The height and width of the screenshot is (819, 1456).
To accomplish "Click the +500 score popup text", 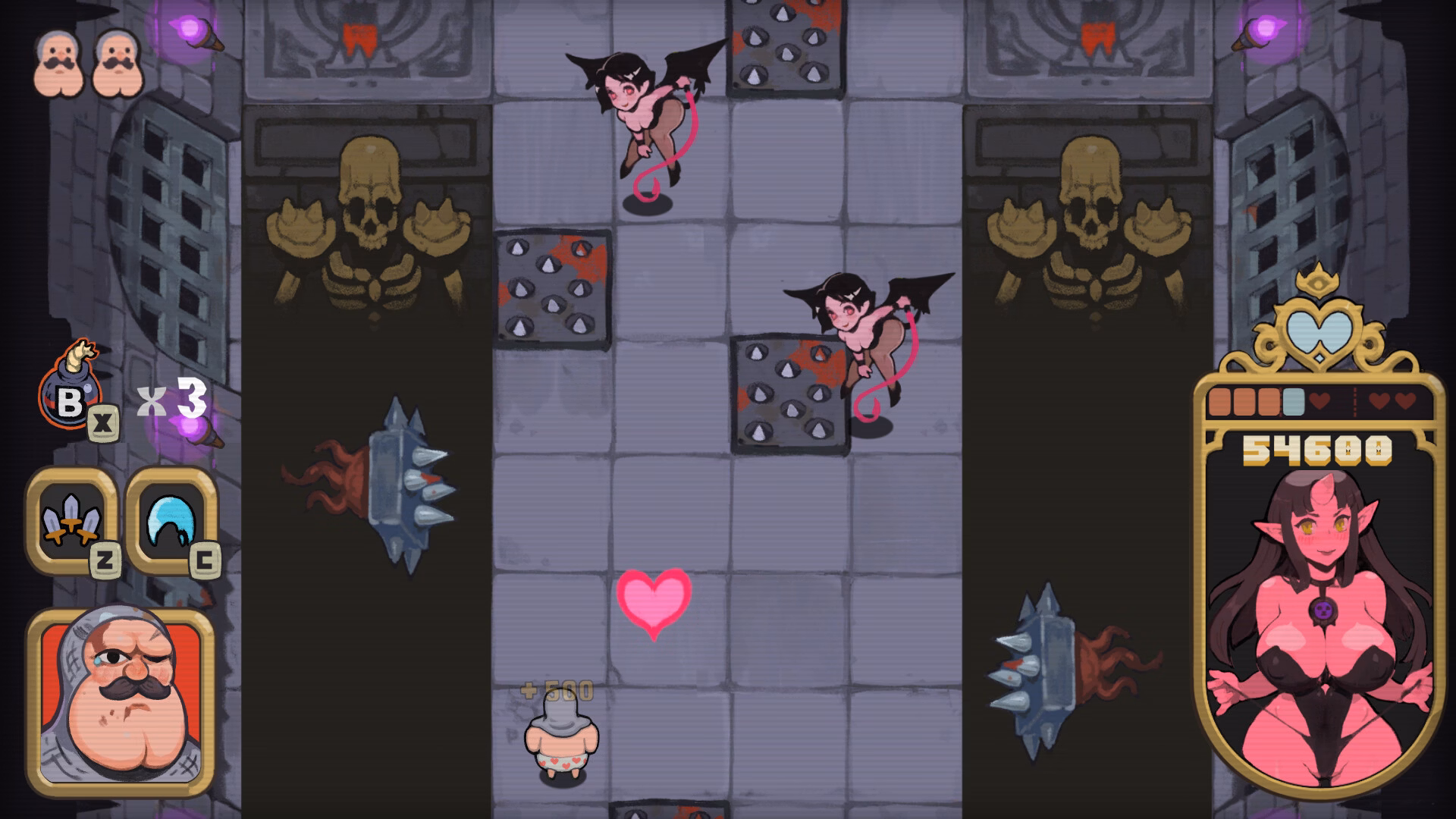I will (x=556, y=691).
